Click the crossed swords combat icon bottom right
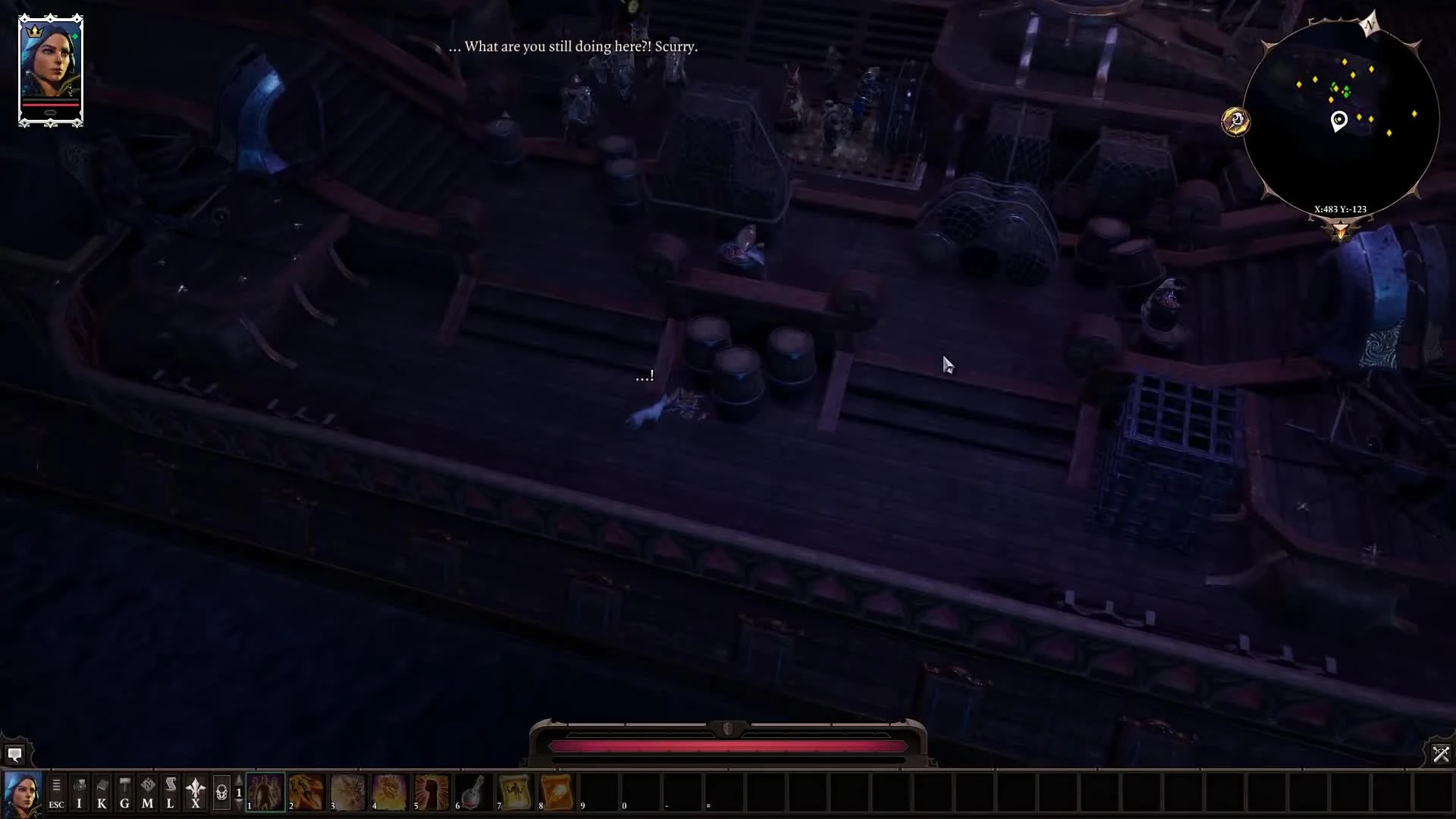This screenshot has height=819, width=1456. (x=1440, y=755)
